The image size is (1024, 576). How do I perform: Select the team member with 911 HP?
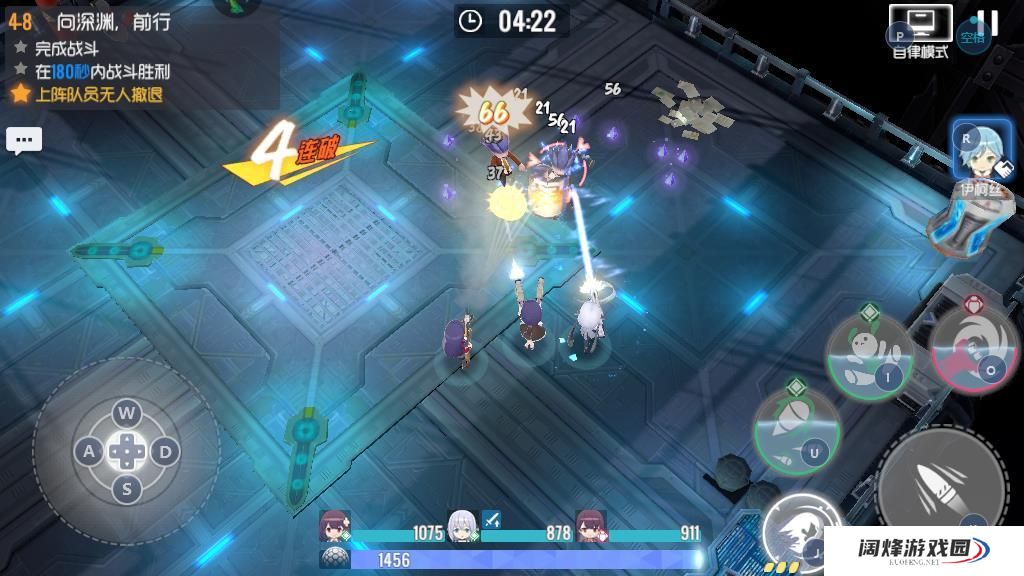(x=590, y=525)
